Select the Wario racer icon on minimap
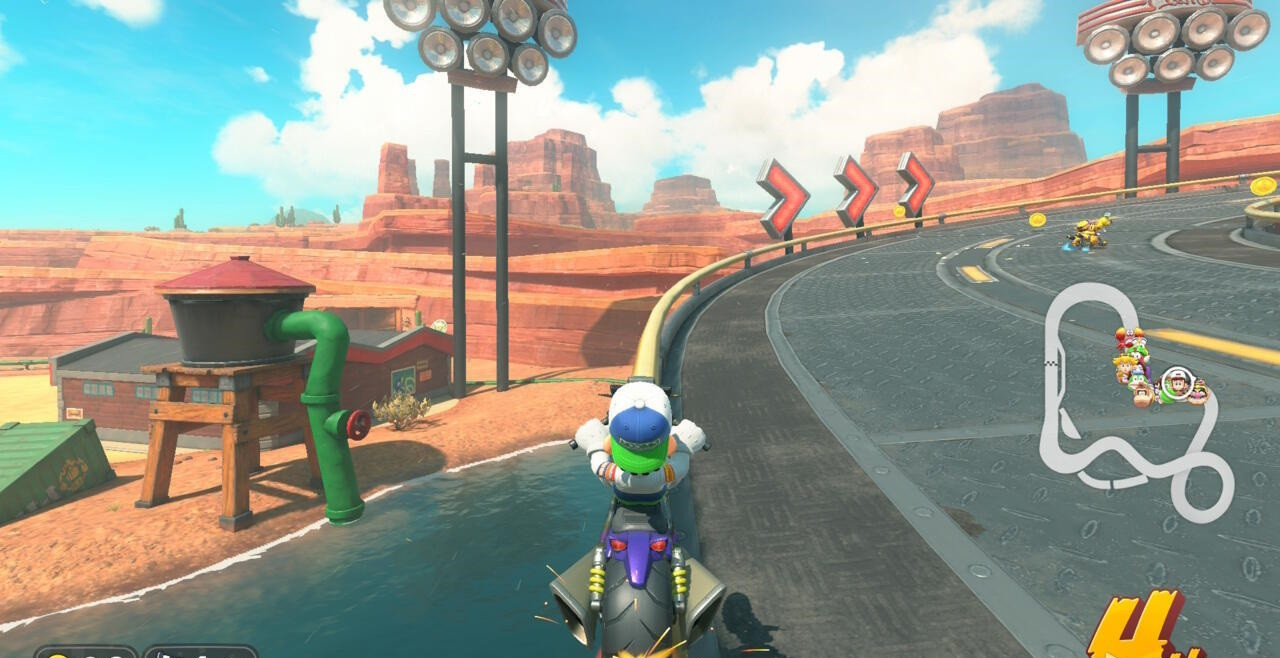The height and width of the screenshot is (658, 1280). 1198,393
